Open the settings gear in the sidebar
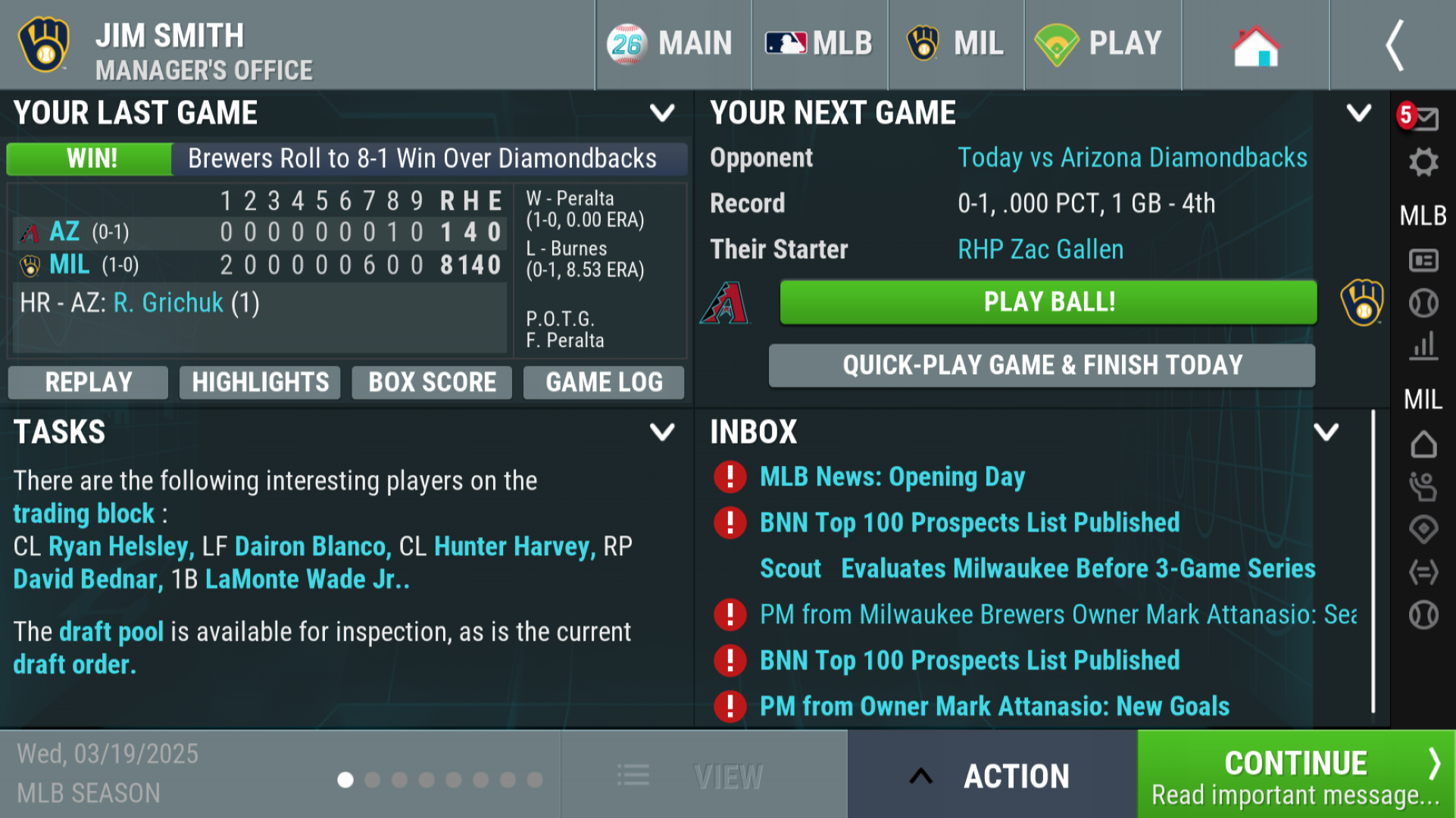1456x818 pixels. [x=1424, y=161]
